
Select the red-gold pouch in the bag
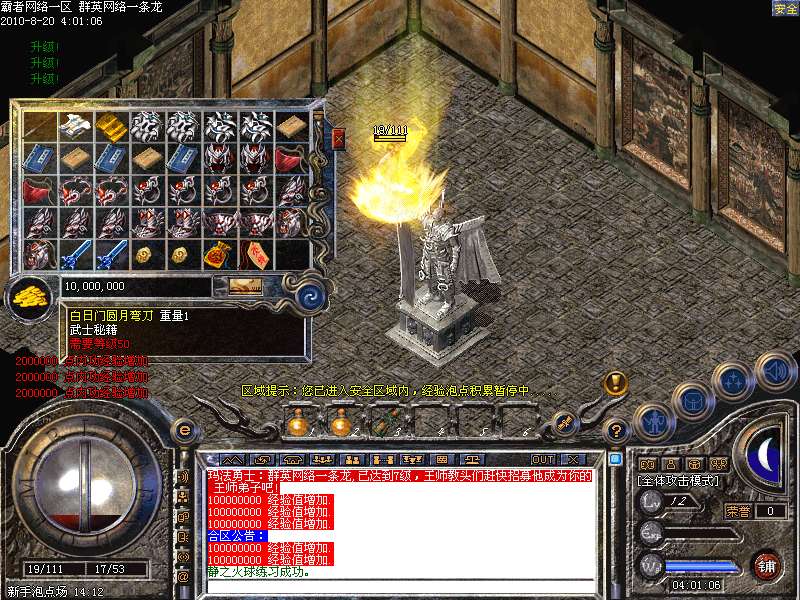[218, 254]
